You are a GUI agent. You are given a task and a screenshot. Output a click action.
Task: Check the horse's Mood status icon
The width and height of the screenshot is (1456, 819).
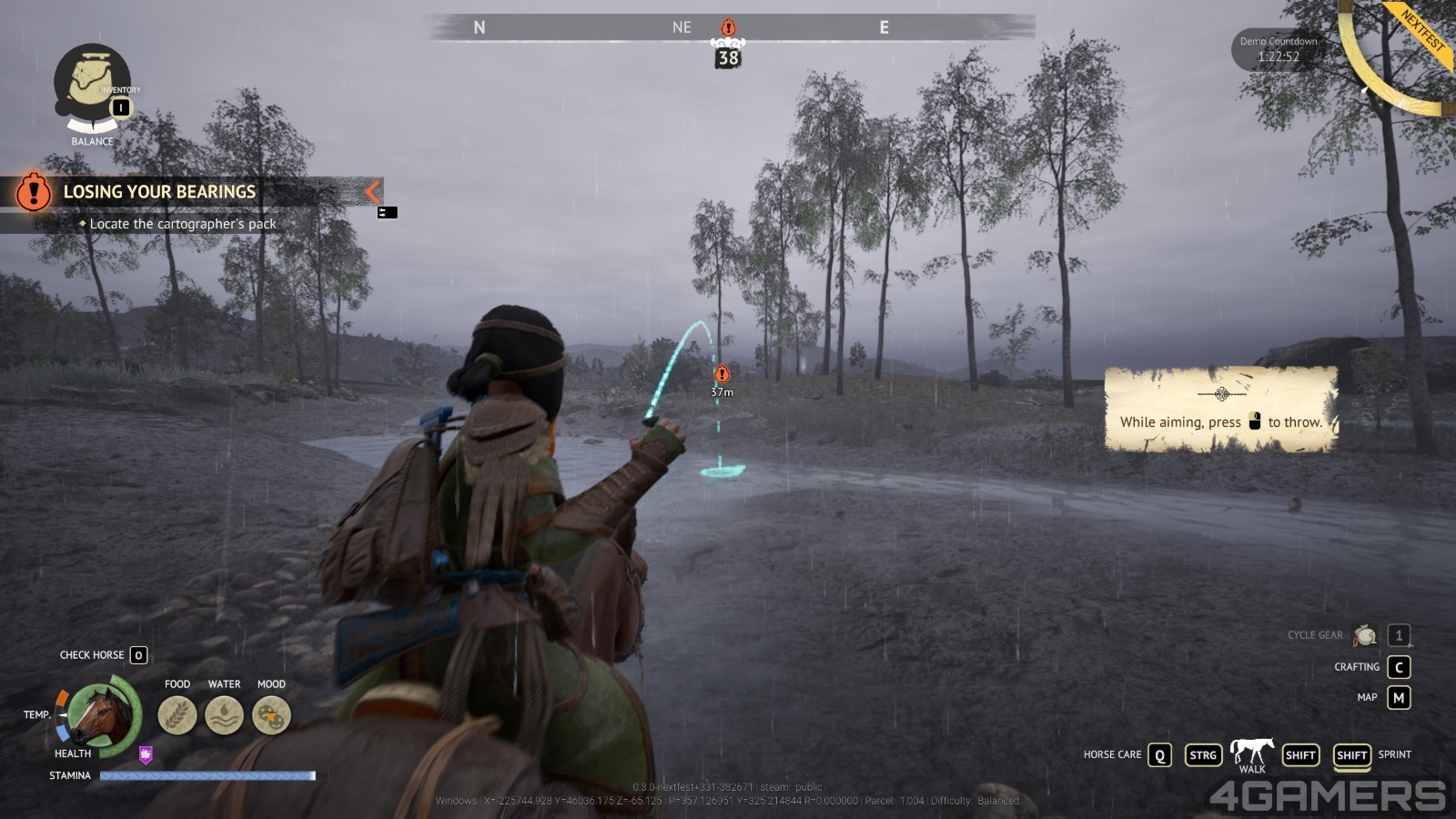[x=271, y=715]
